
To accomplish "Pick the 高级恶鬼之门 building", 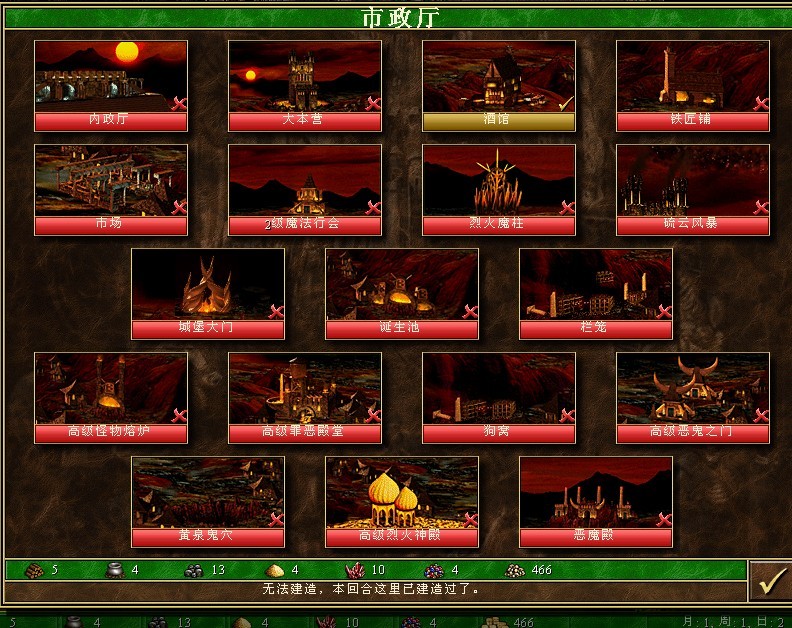I will pyautogui.click(x=693, y=398).
